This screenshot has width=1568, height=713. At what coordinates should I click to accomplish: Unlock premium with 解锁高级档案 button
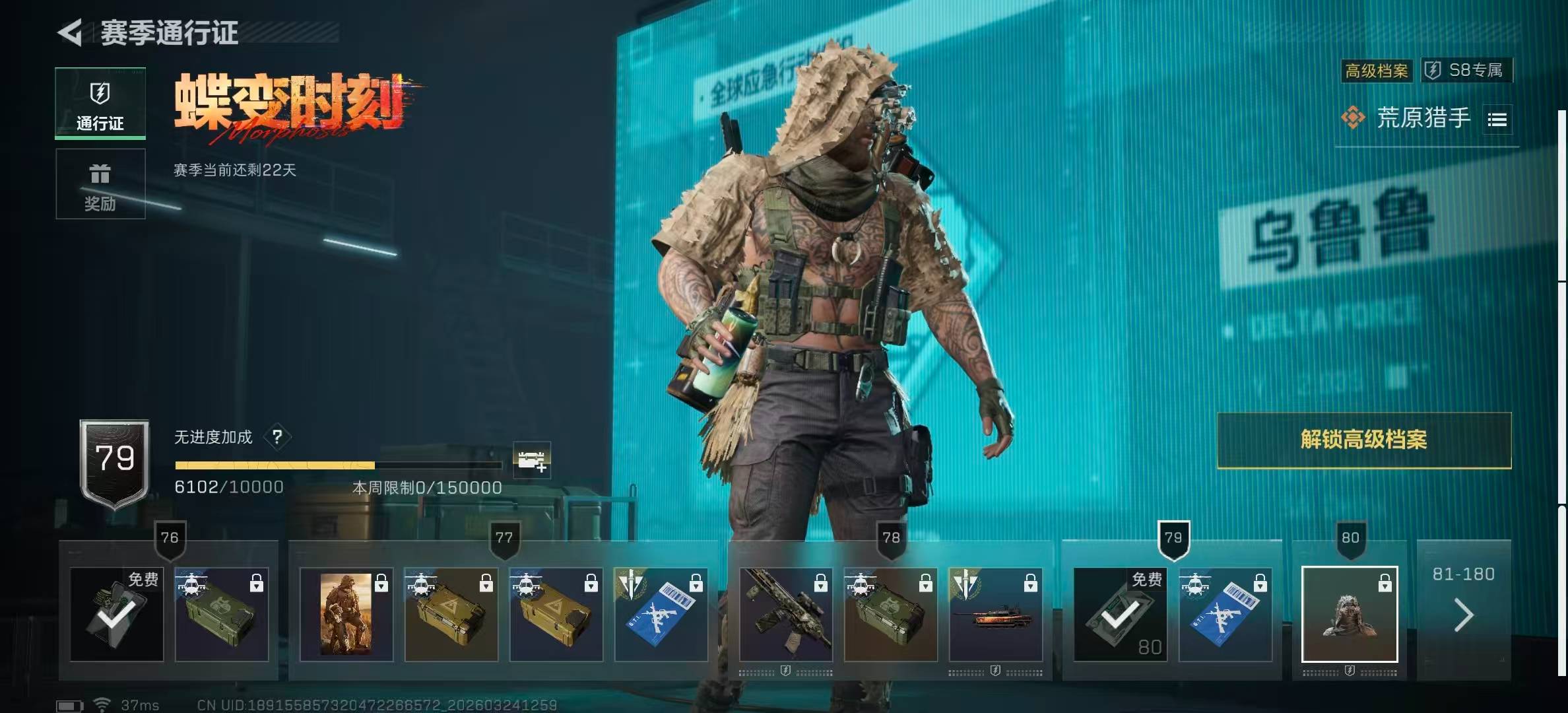(1363, 440)
